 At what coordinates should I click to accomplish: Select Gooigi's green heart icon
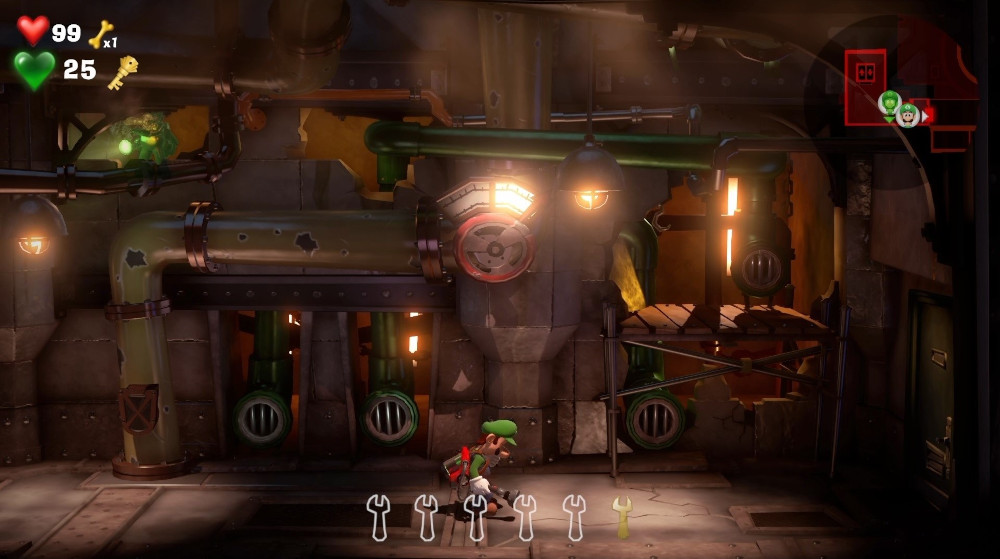pos(34,70)
